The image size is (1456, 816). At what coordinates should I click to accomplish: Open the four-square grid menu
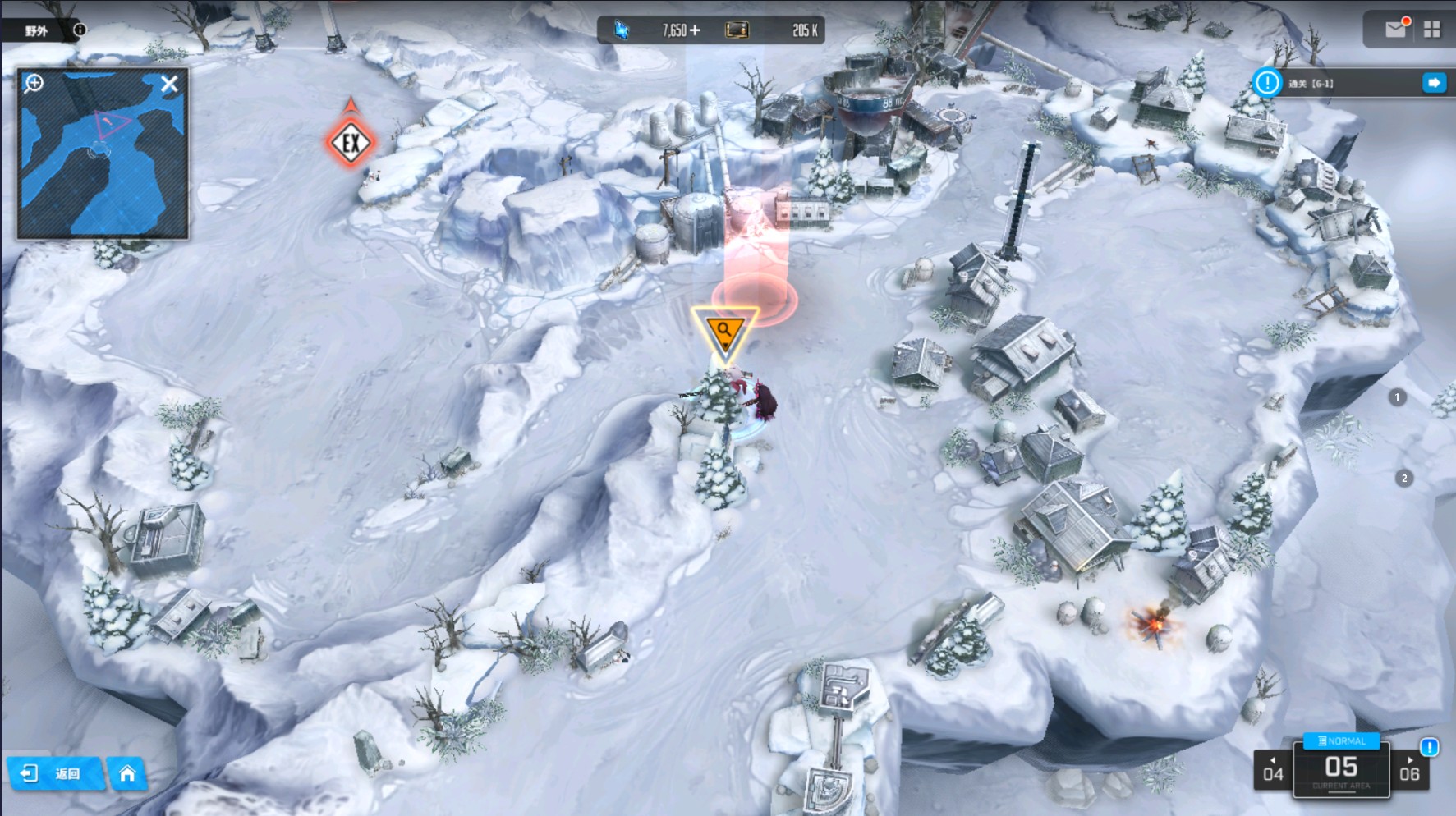[x=1432, y=30]
